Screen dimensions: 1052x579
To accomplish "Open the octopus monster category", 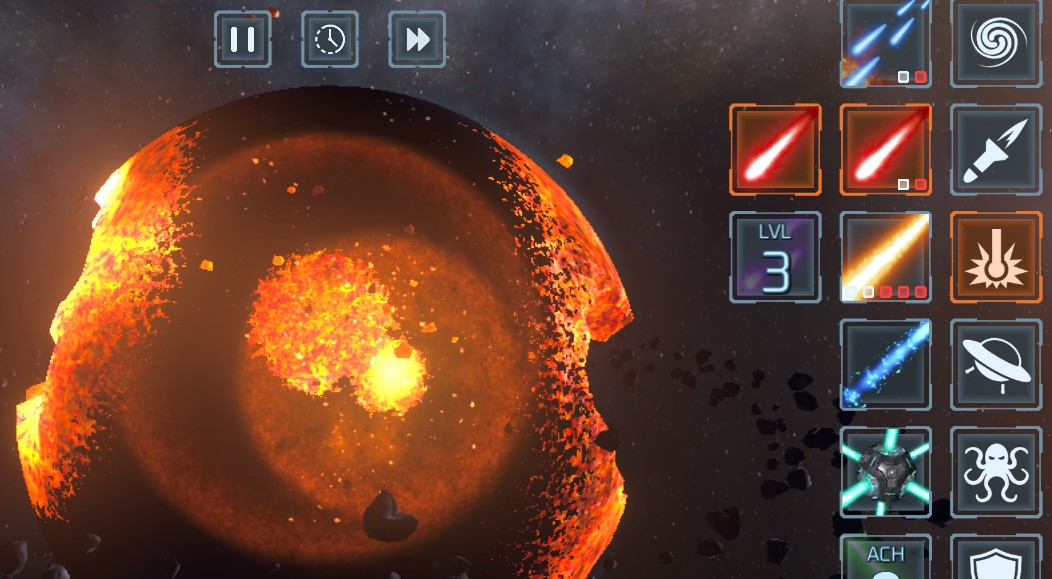I will (x=995, y=472).
